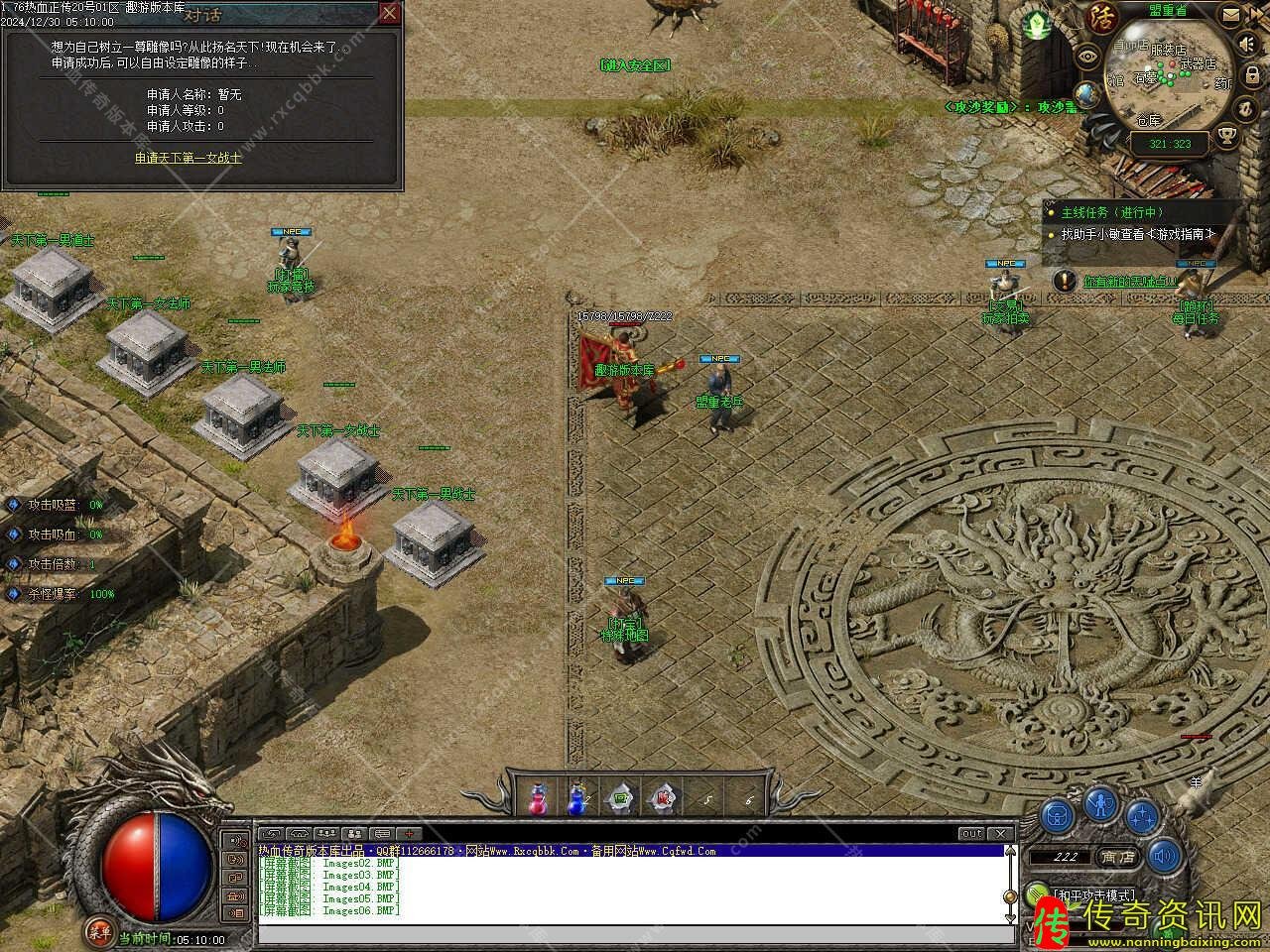
Task: Open the trophy ranking icon
Action: point(1228,135)
